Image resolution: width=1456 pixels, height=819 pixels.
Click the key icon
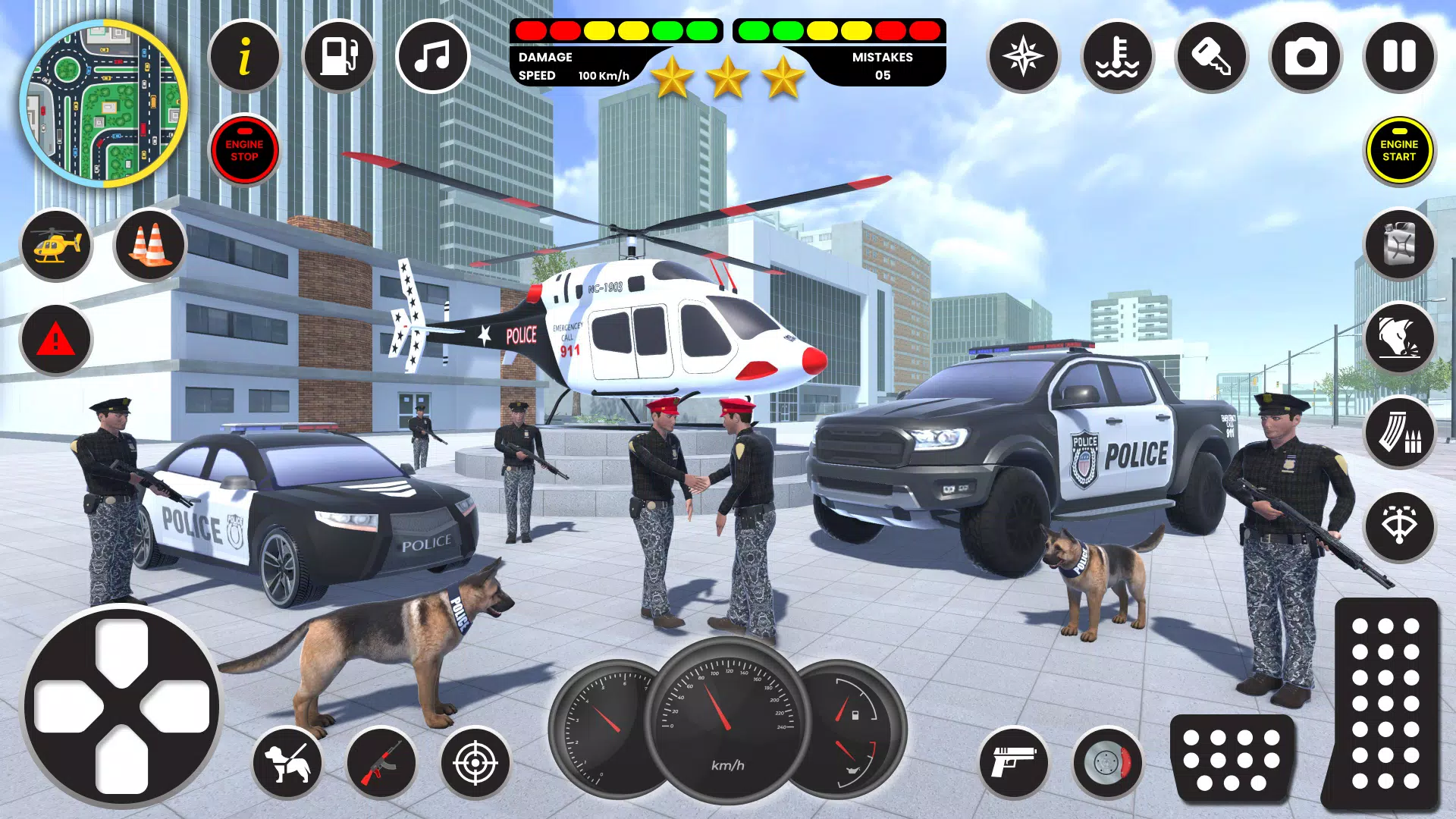[1211, 57]
